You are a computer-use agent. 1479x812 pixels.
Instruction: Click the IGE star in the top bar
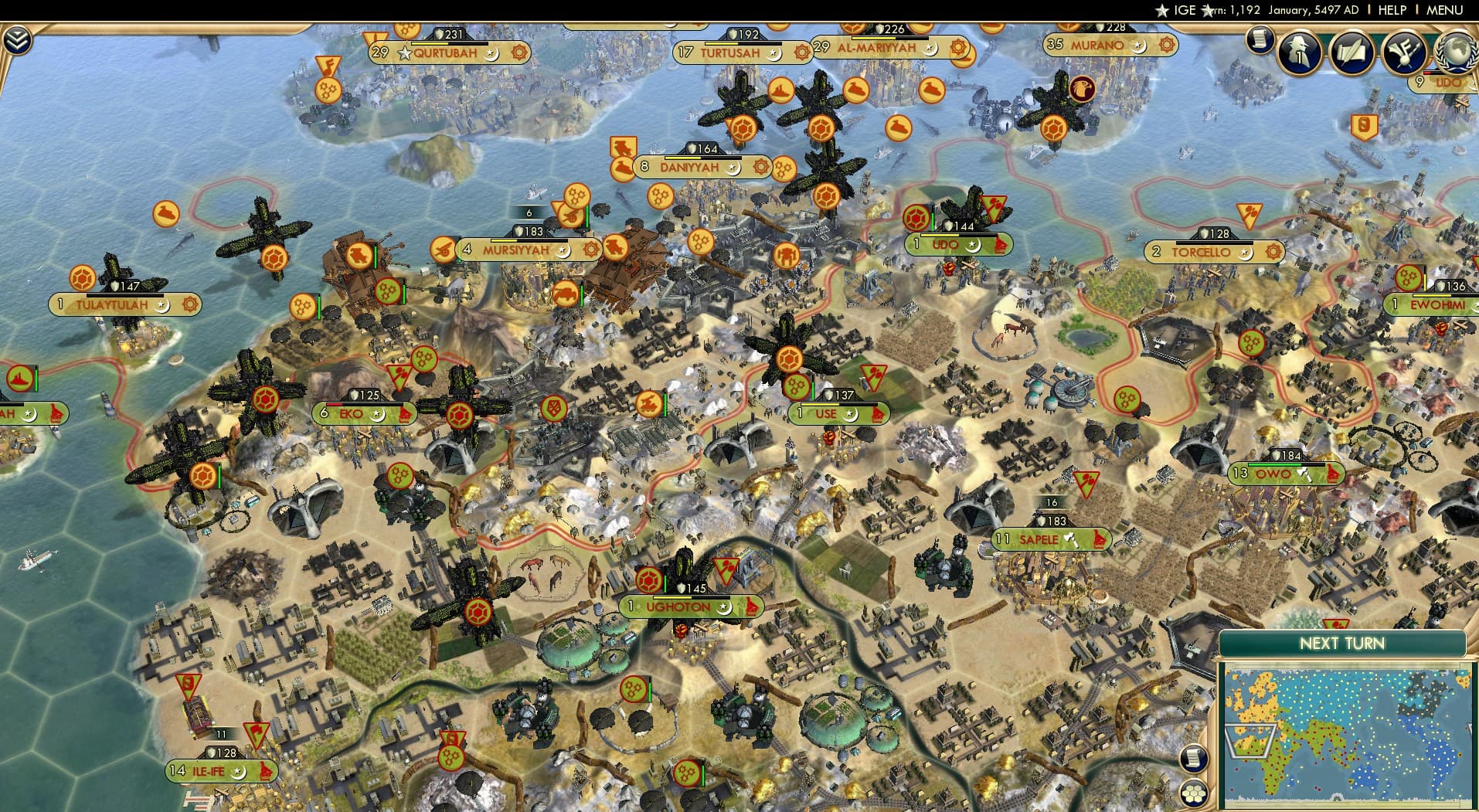pyautogui.click(x=1164, y=11)
